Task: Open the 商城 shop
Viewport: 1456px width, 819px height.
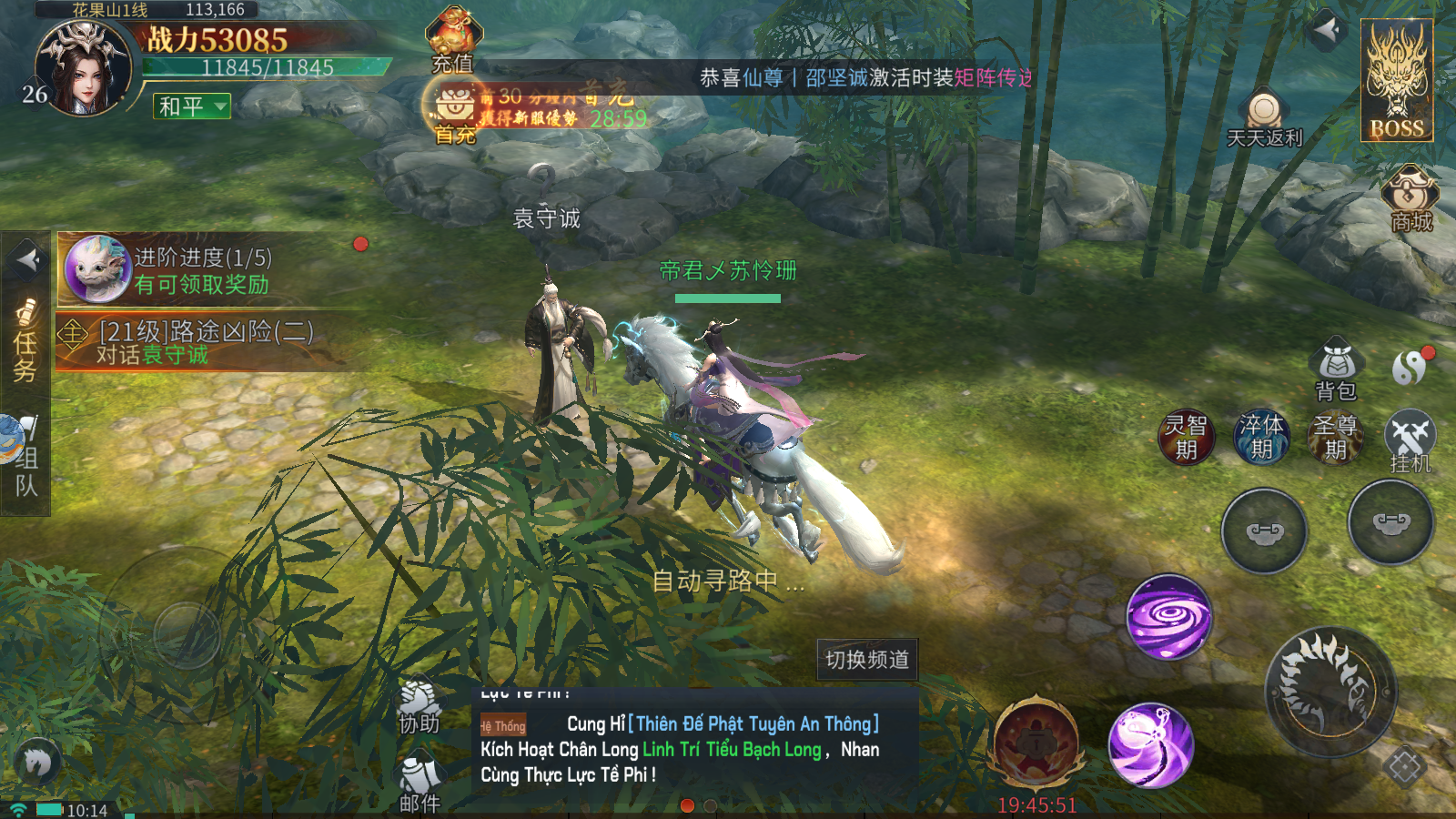Action: click(x=1410, y=198)
